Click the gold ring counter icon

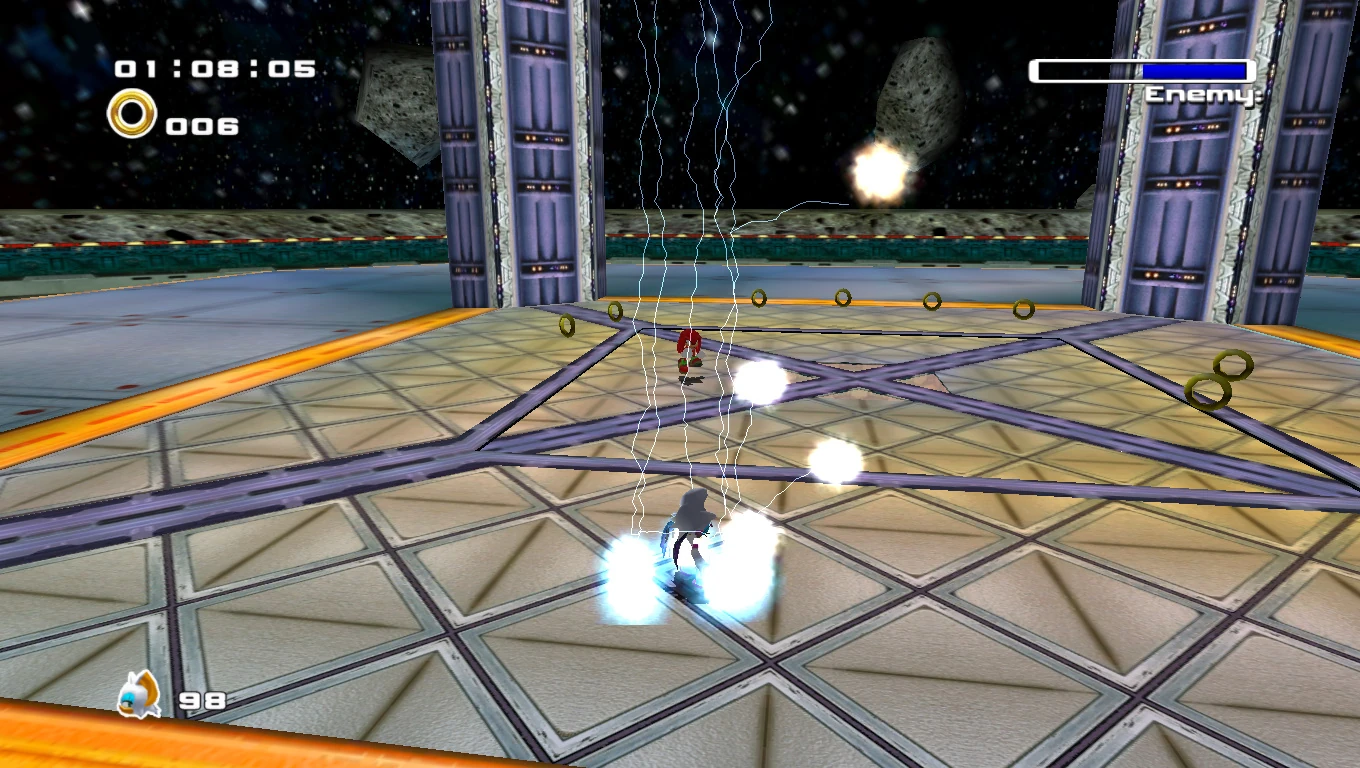tap(132, 114)
